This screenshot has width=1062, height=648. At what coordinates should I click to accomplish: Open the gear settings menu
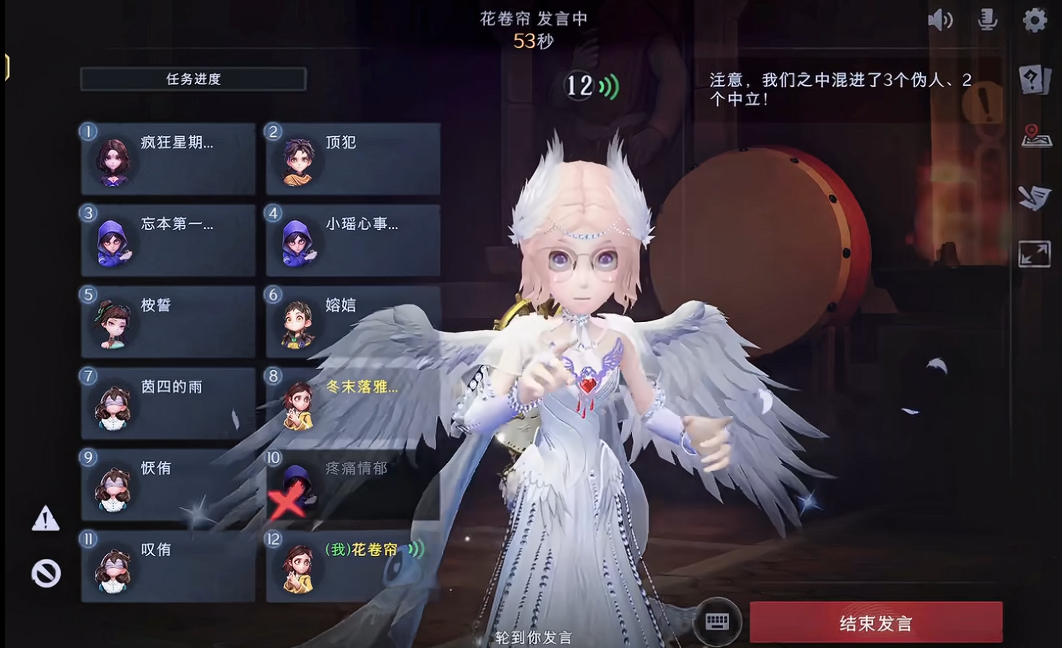1035,20
